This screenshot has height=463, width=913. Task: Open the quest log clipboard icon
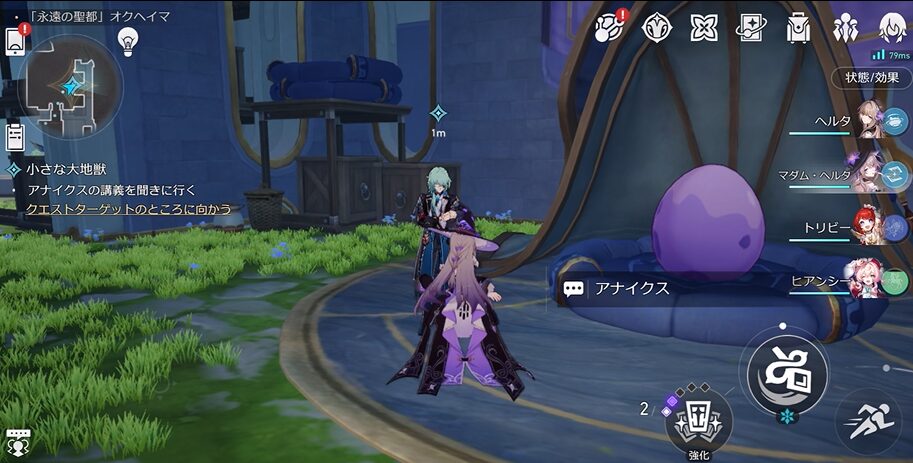pyautogui.click(x=15, y=136)
